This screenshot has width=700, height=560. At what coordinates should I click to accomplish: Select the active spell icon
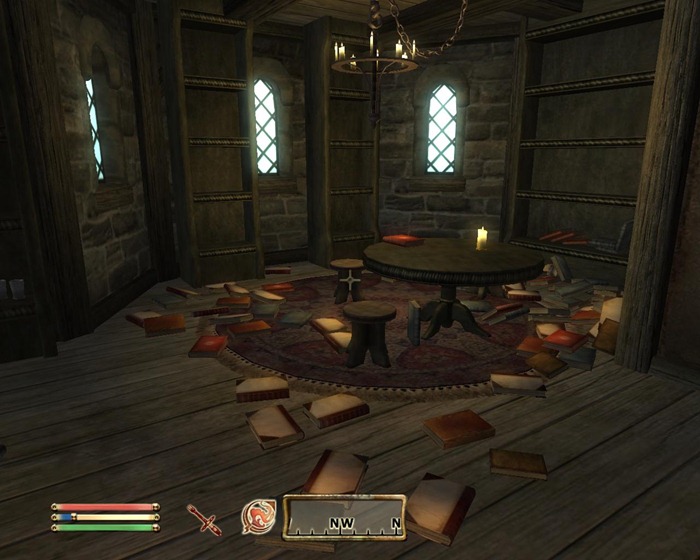click(258, 517)
